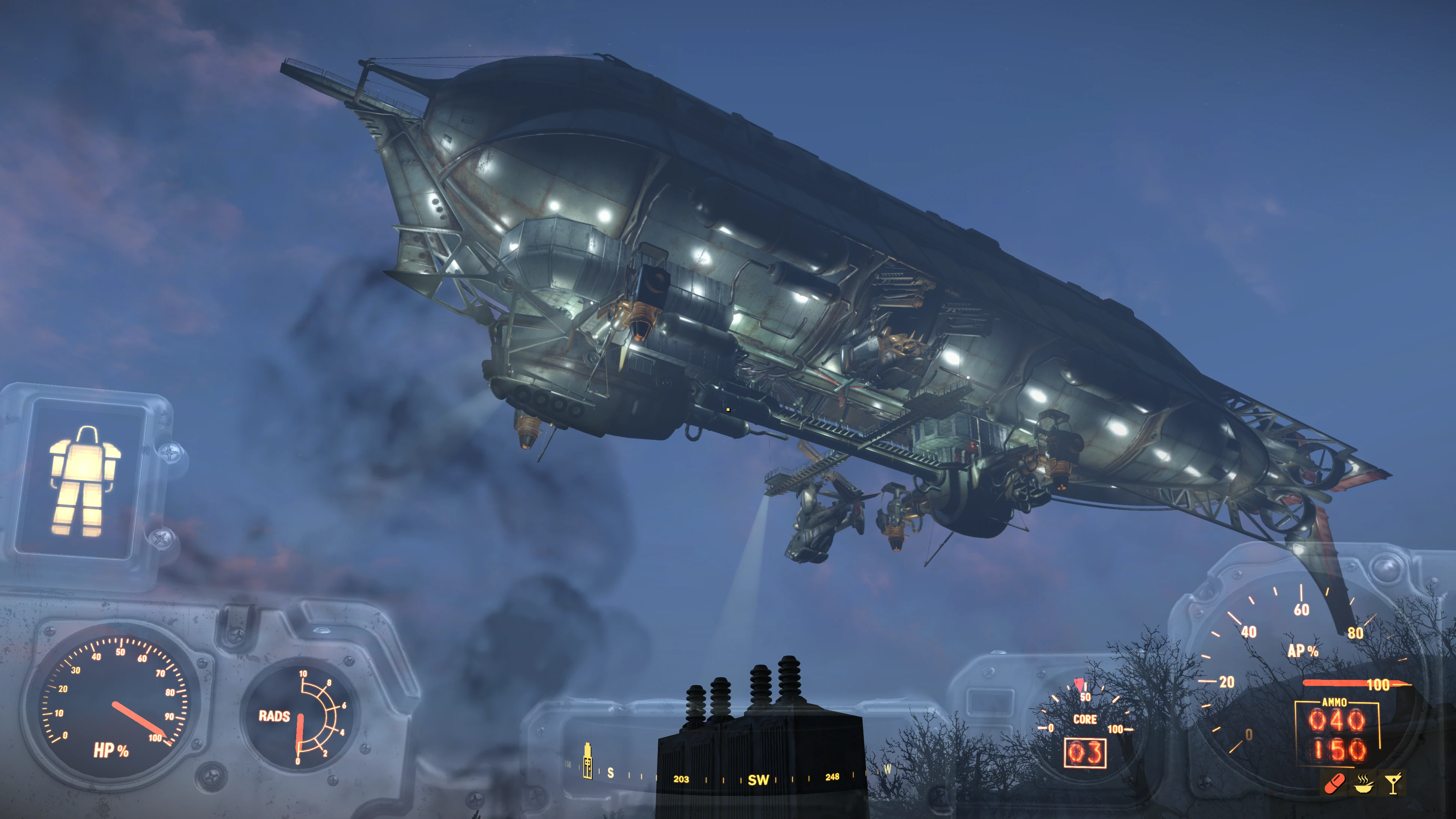The image size is (1456, 819).
Task: Select the red pill status icon
Action: (x=1335, y=783)
